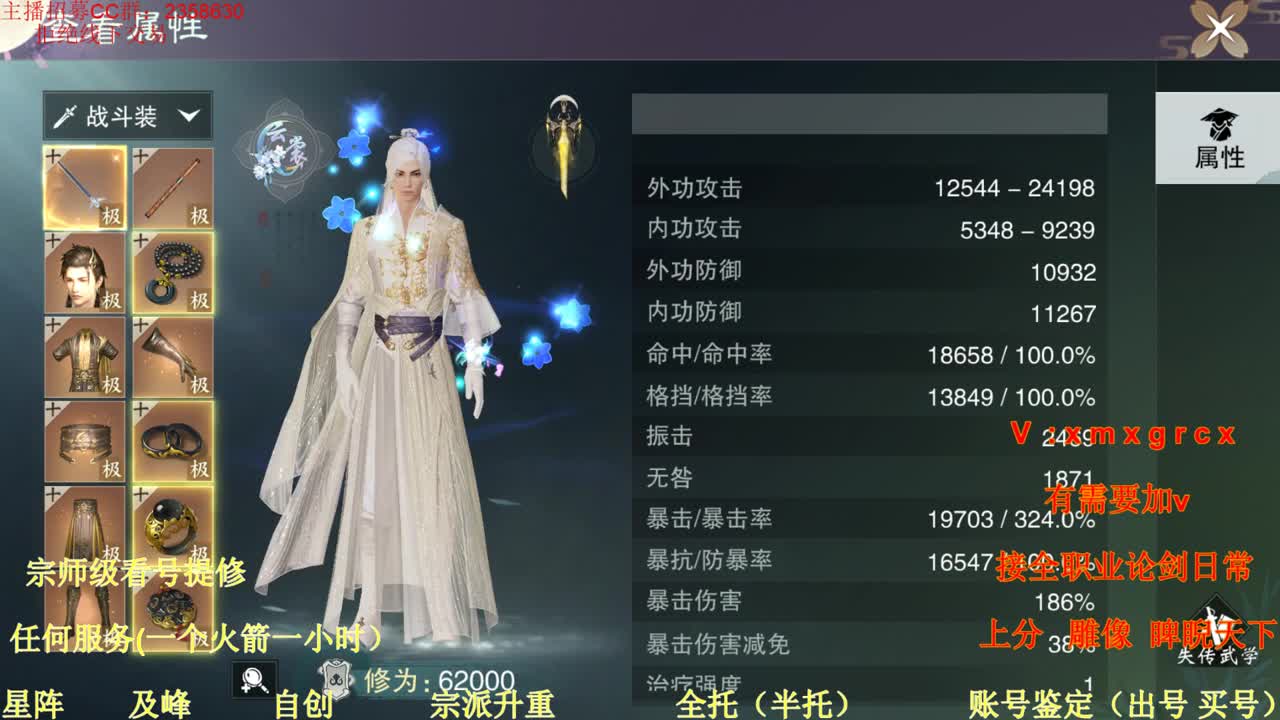Open the flute secondary weapon slot
The width and height of the screenshot is (1280, 720).
(x=173, y=185)
